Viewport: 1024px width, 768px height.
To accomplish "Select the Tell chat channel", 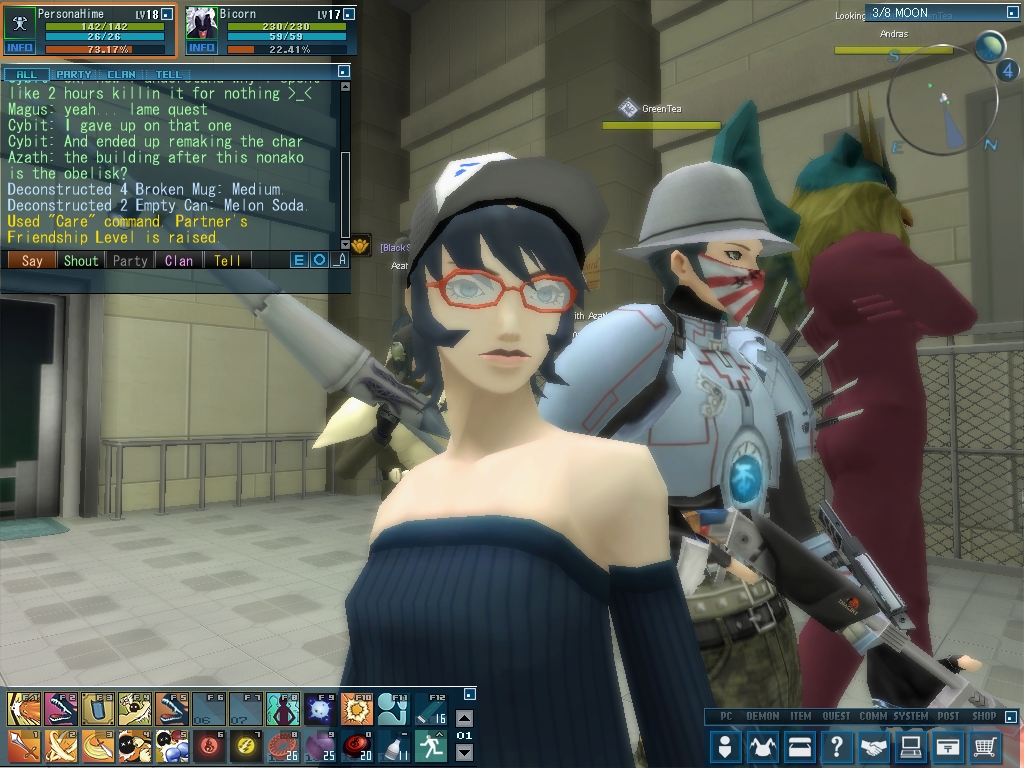I will click(227, 261).
